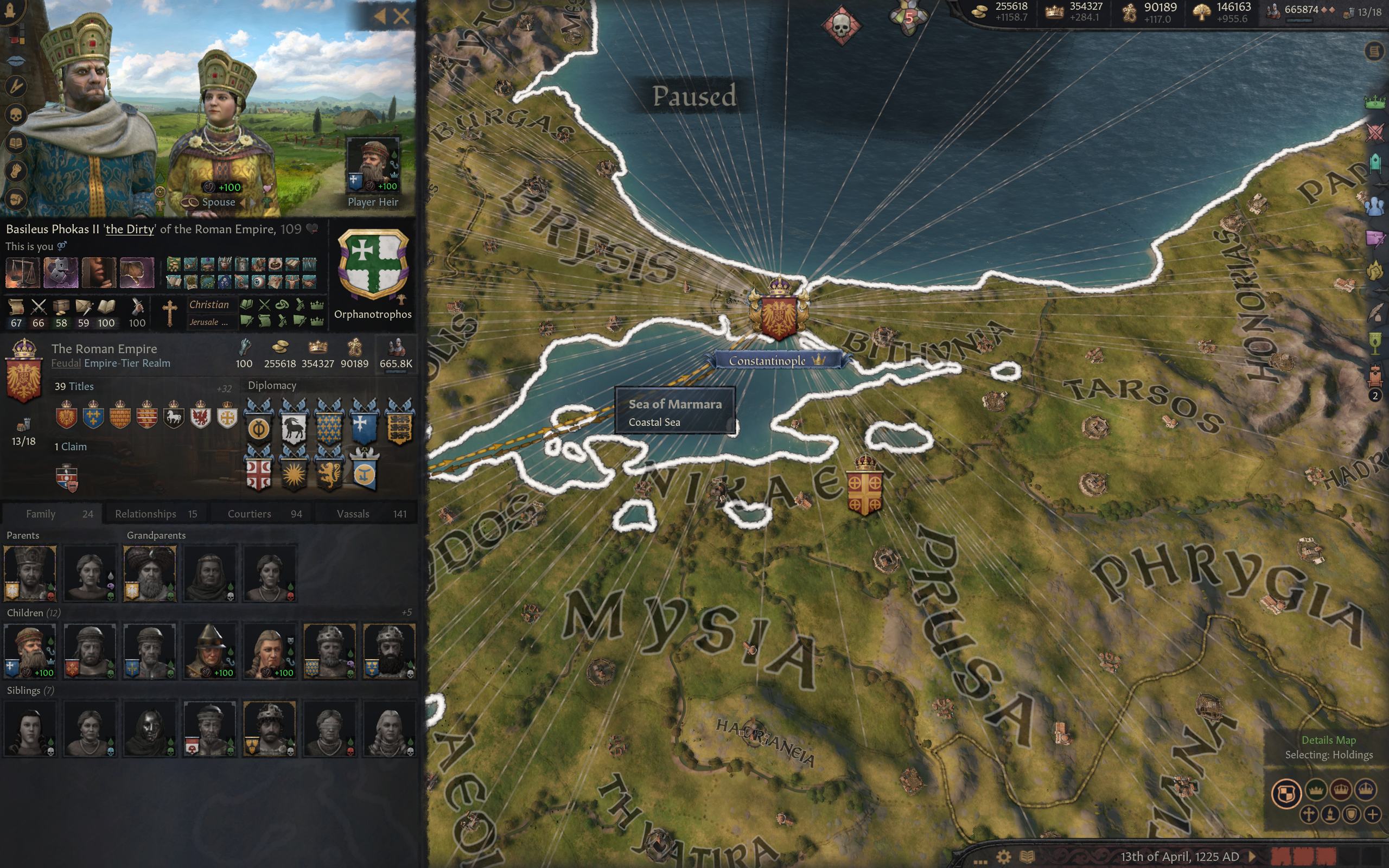Open the Feudal government link
This screenshot has height=868, width=1389.
[x=66, y=363]
